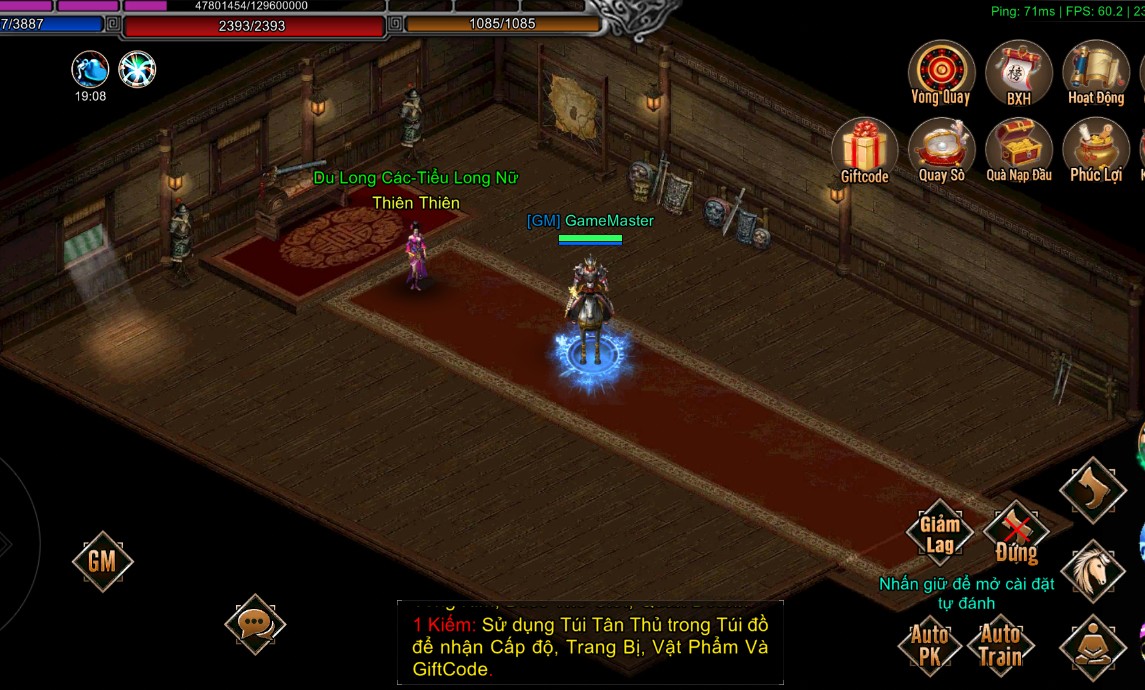The height and width of the screenshot is (690, 1145).
Task: Open the Vòng Quay wheel event
Action: [x=941, y=72]
